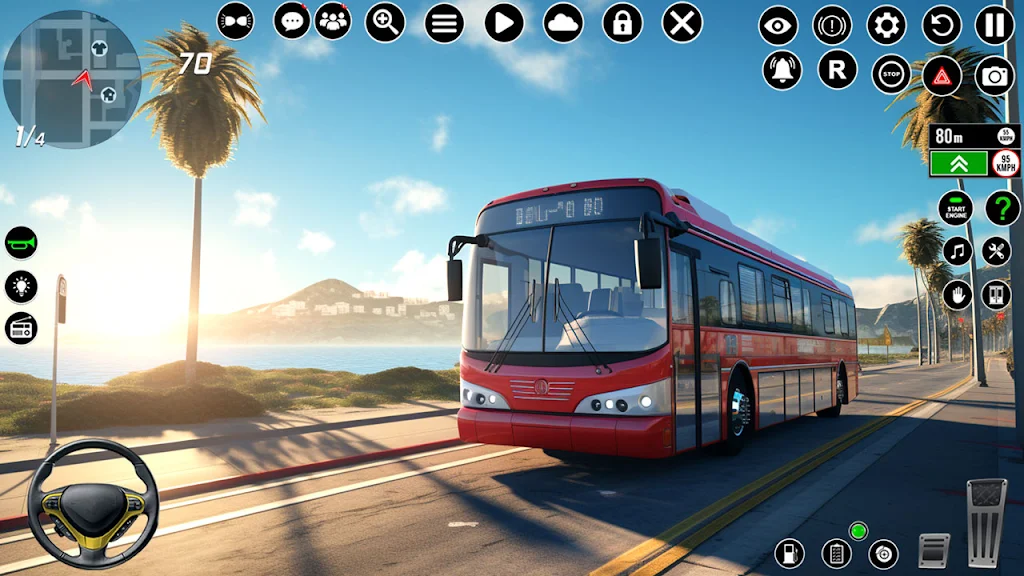Open the wrench and screwdriver repair icon
1024x576 pixels.
996,251
